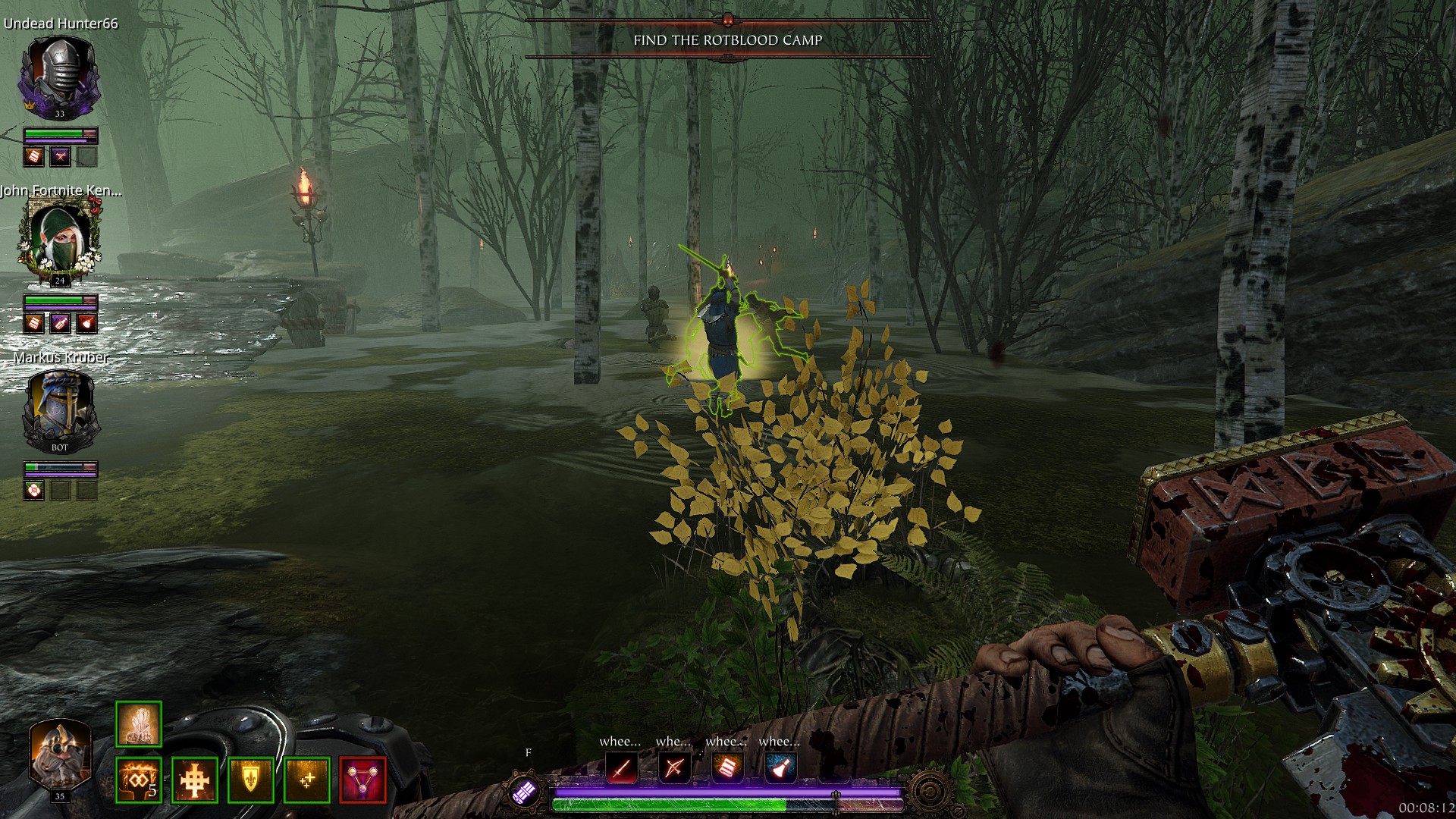1456x819 pixels.
Task: Click the golden sparkles buff icon
Action: coord(307,780)
